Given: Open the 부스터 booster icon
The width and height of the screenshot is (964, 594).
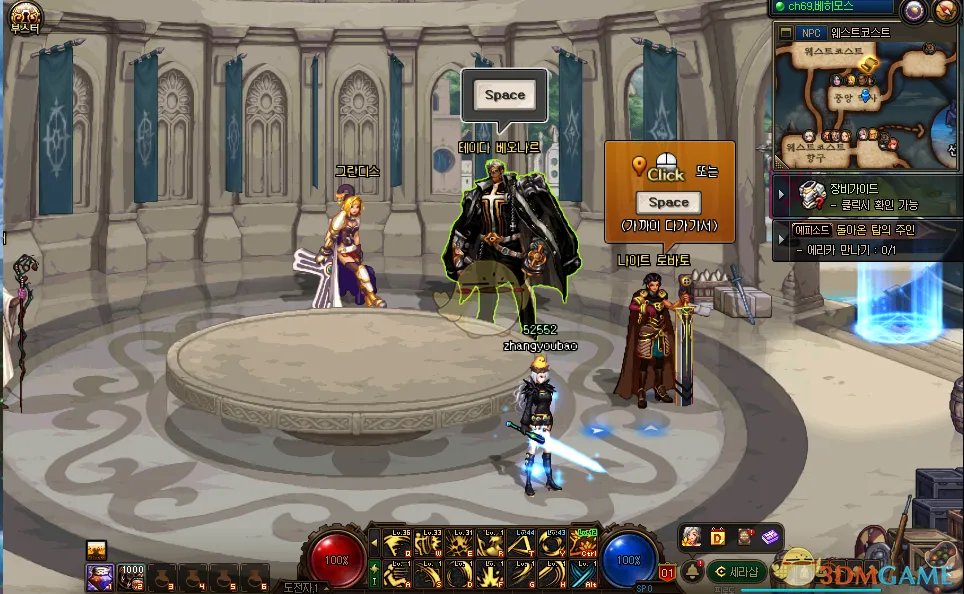Looking at the screenshot, I should click(23, 18).
